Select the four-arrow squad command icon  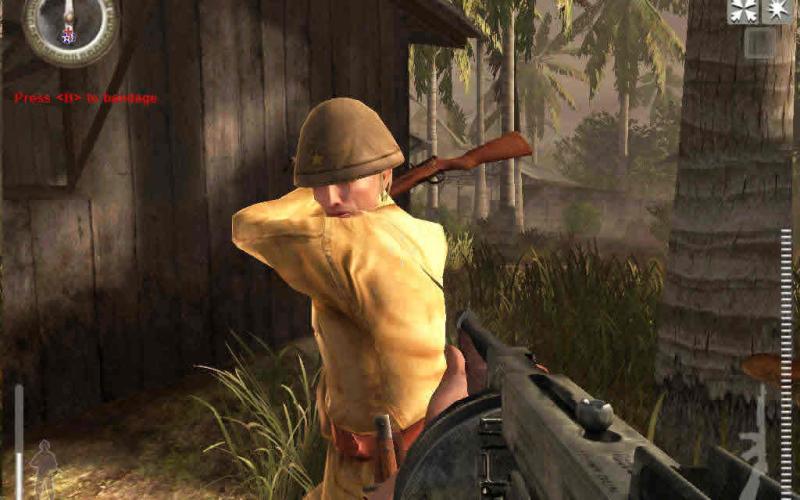741,10
